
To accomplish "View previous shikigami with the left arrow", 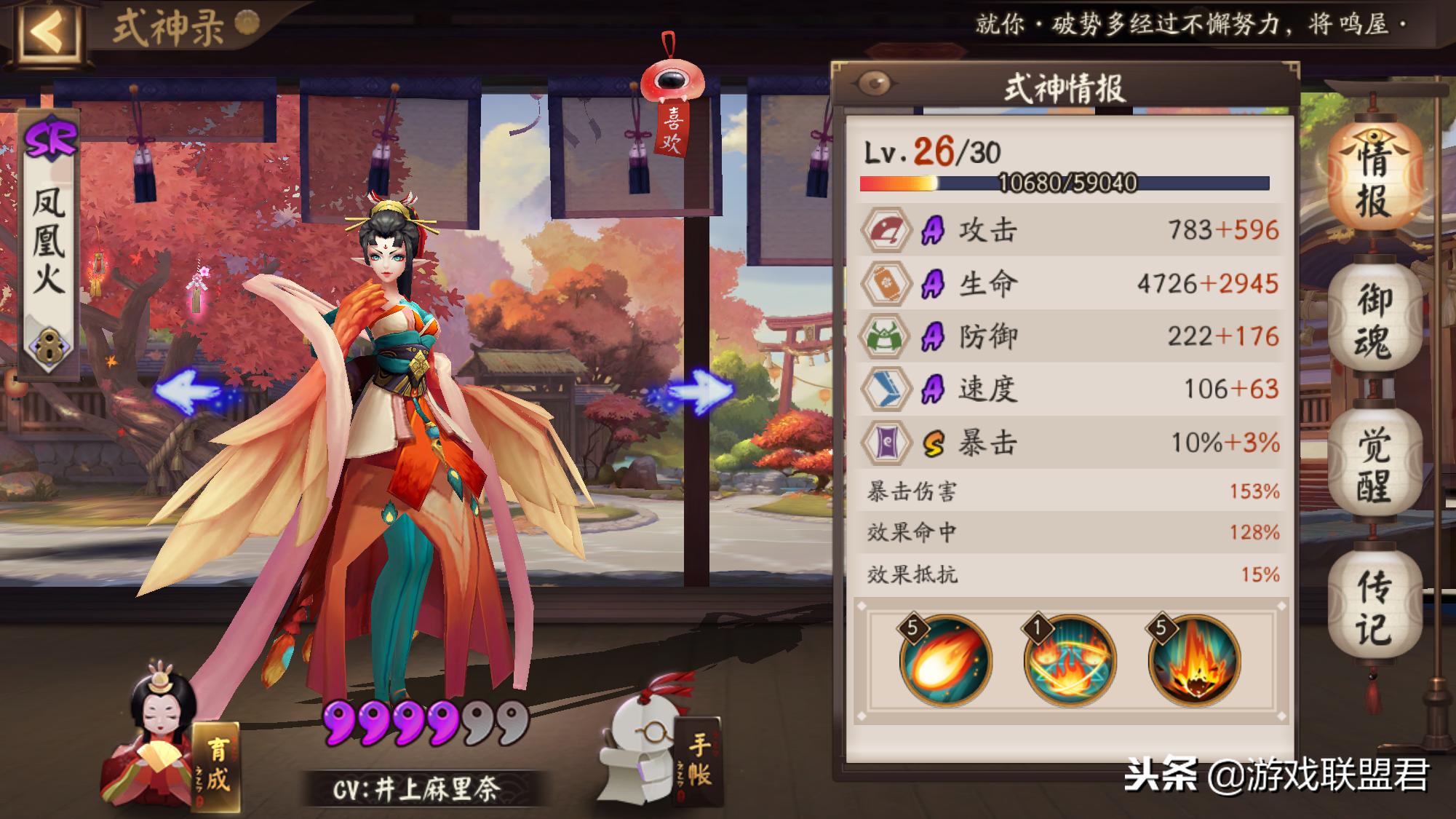I will tap(188, 391).
